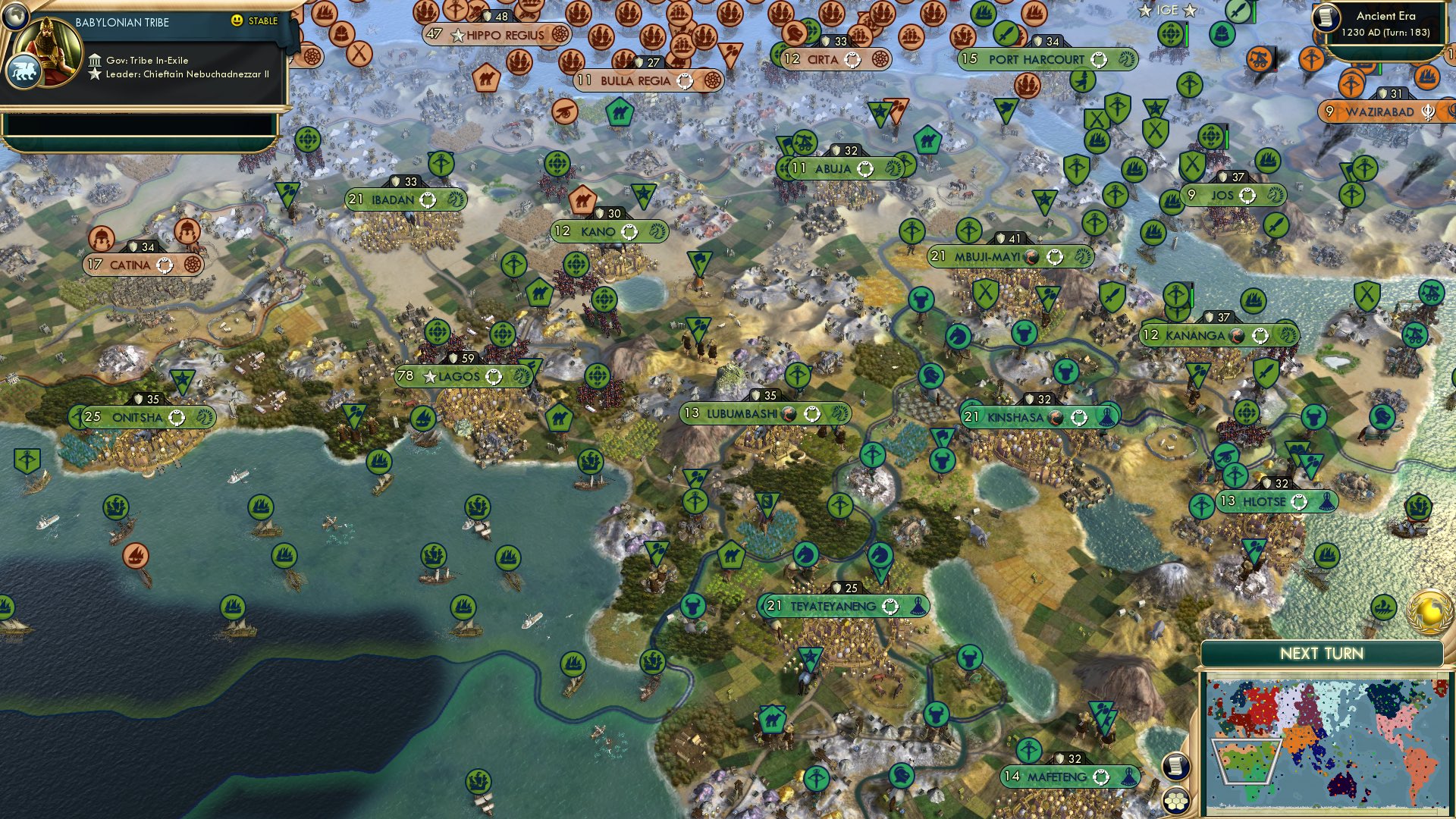
Task: Click the Next Turn button
Action: (x=1322, y=652)
